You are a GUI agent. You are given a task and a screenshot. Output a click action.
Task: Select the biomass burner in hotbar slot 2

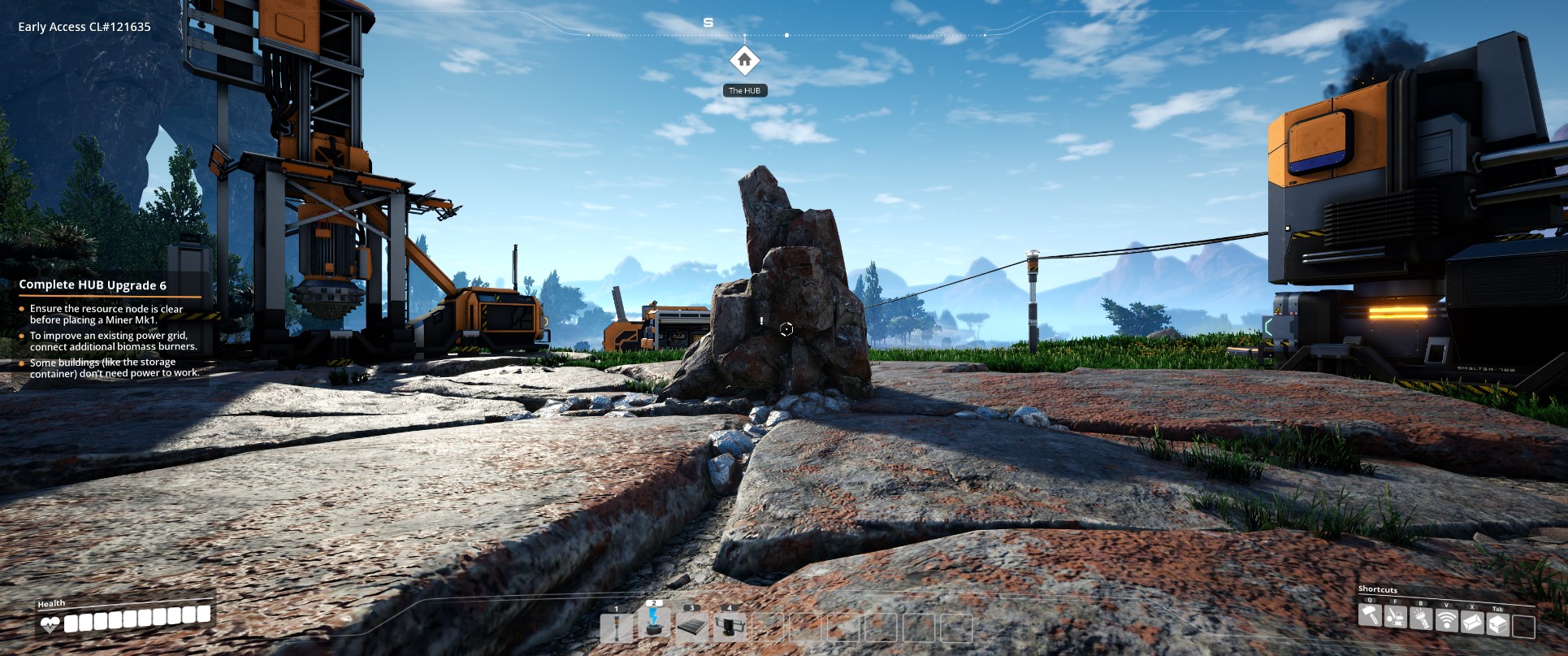(653, 627)
